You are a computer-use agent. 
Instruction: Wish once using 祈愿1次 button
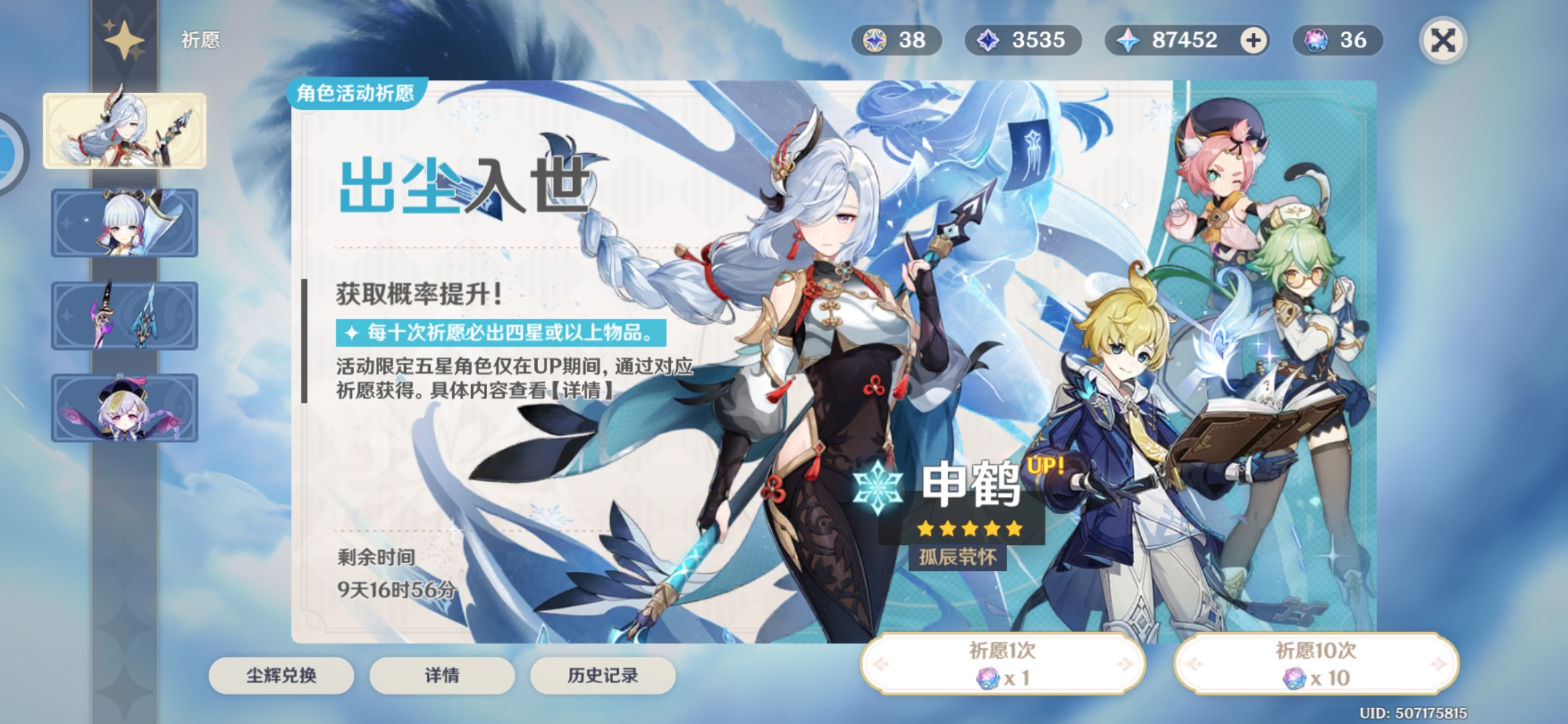pos(1002,664)
